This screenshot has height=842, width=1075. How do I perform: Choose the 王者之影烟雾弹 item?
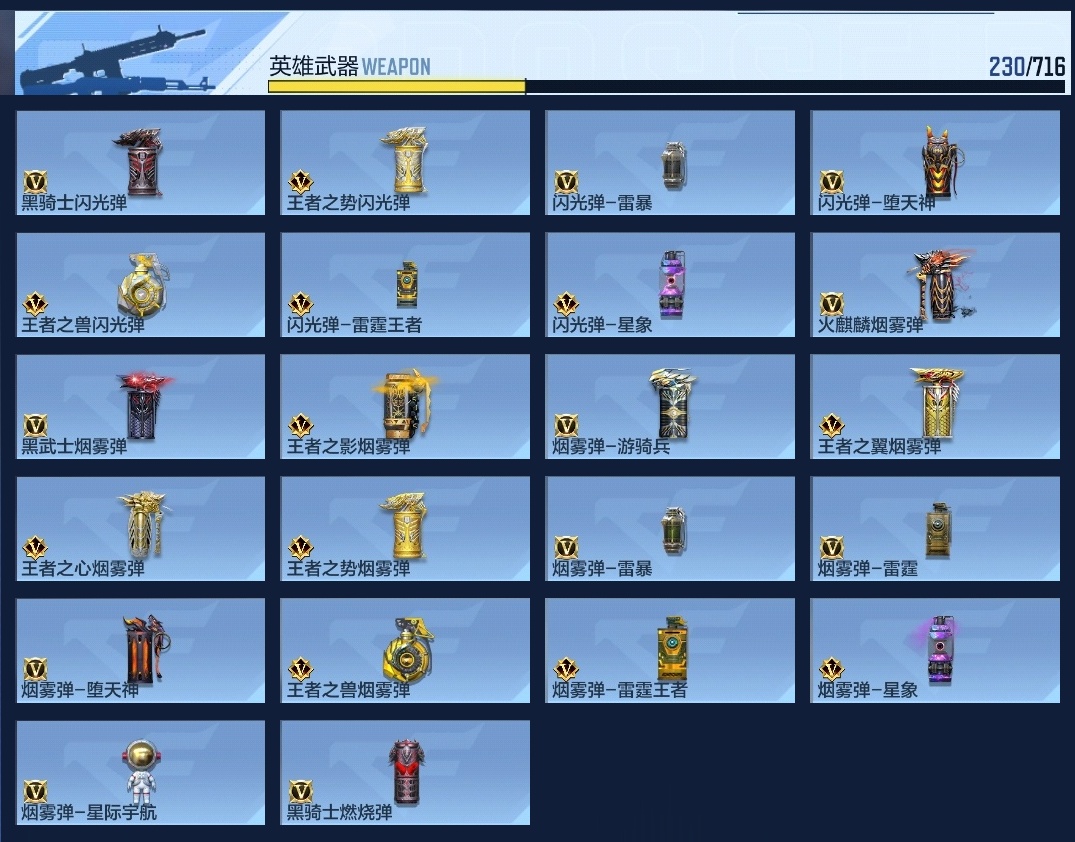click(x=405, y=407)
